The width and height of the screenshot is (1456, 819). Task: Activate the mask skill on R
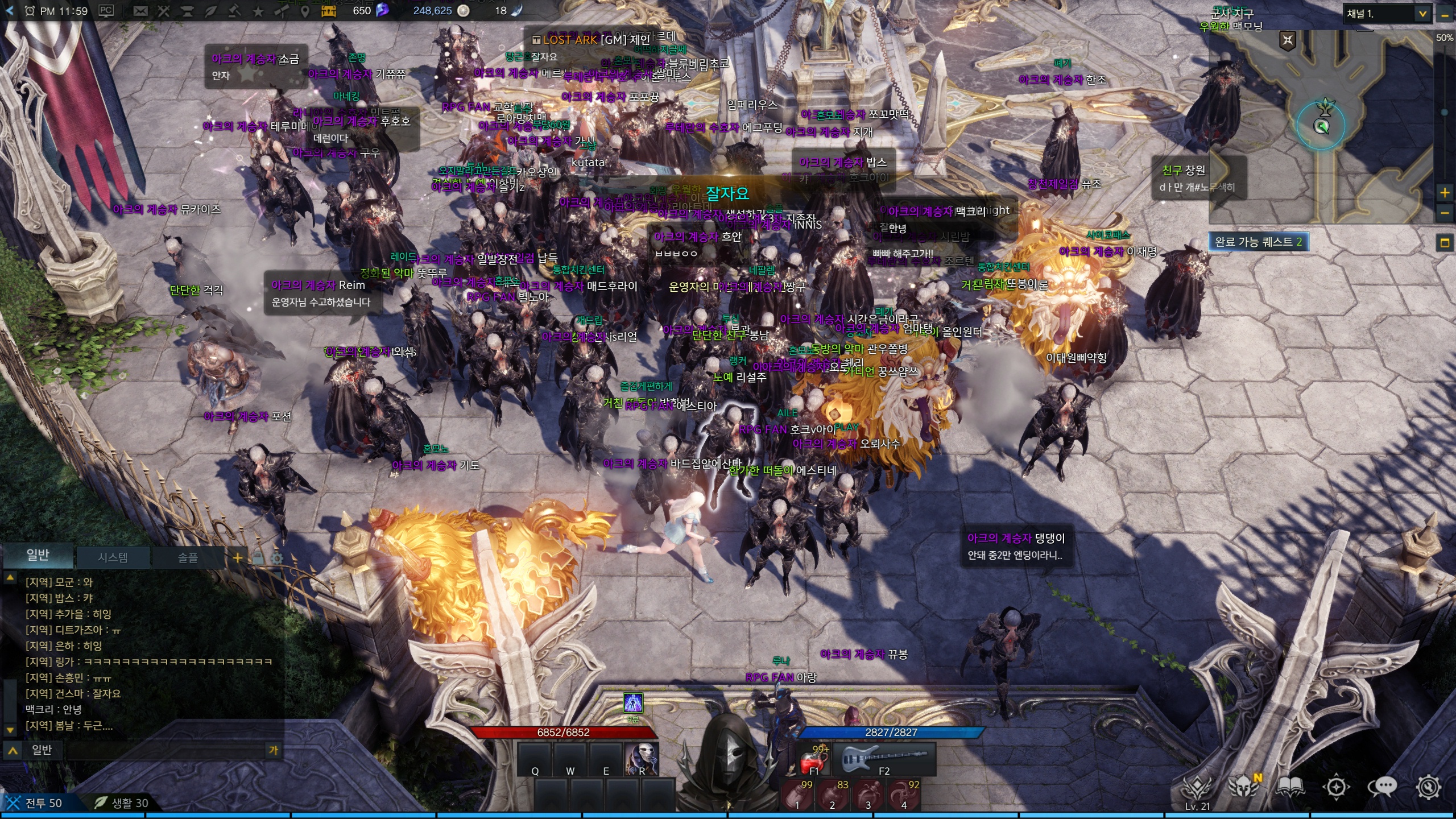click(x=642, y=759)
